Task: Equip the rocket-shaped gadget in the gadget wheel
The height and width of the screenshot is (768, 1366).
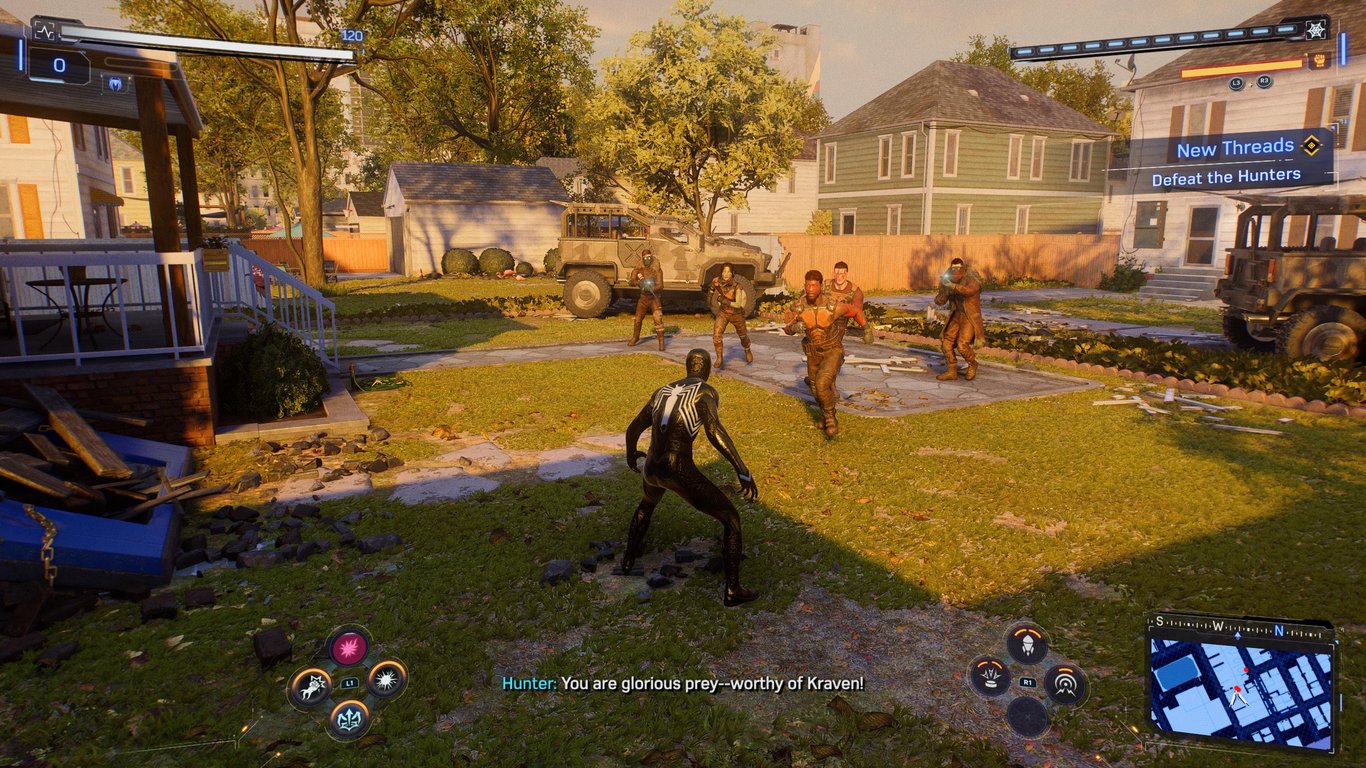Action: pyautogui.click(x=1027, y=642)
